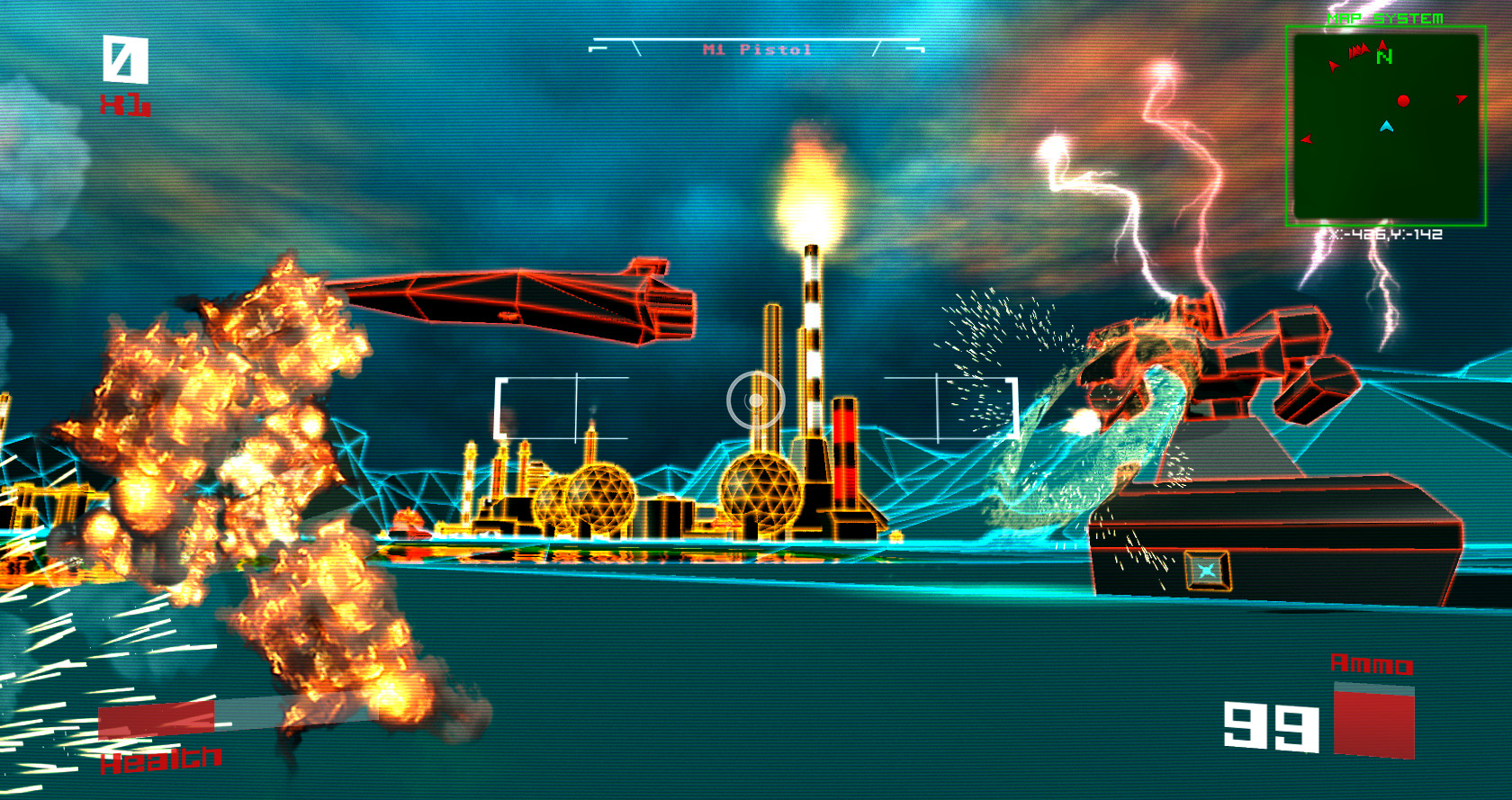The height and width of the screenshot is (800, 1512).
Task: Click the green N compass marker on minimap
Action: click(1384, 57)
